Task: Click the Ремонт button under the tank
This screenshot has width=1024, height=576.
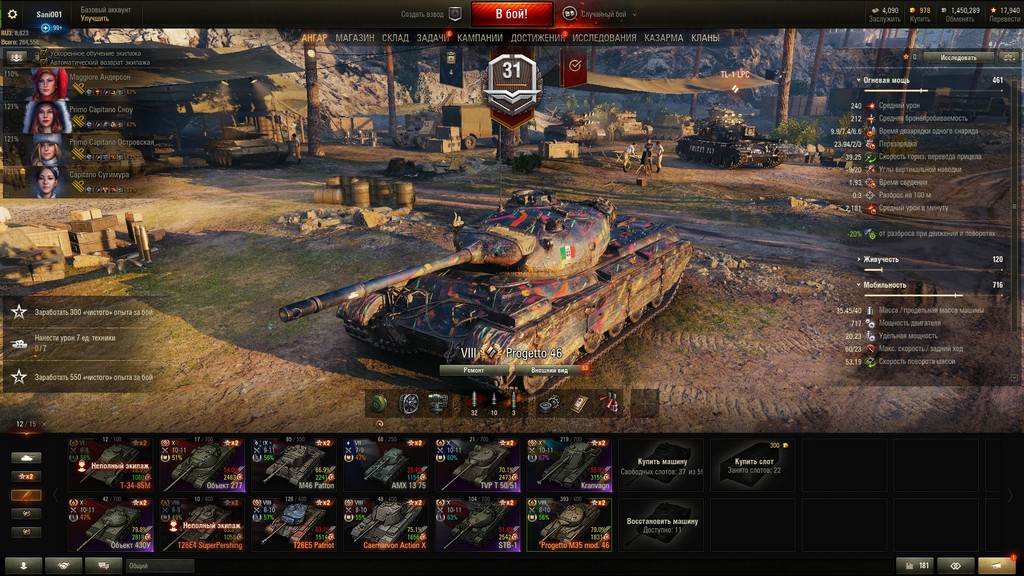Action: click(474, 370)
